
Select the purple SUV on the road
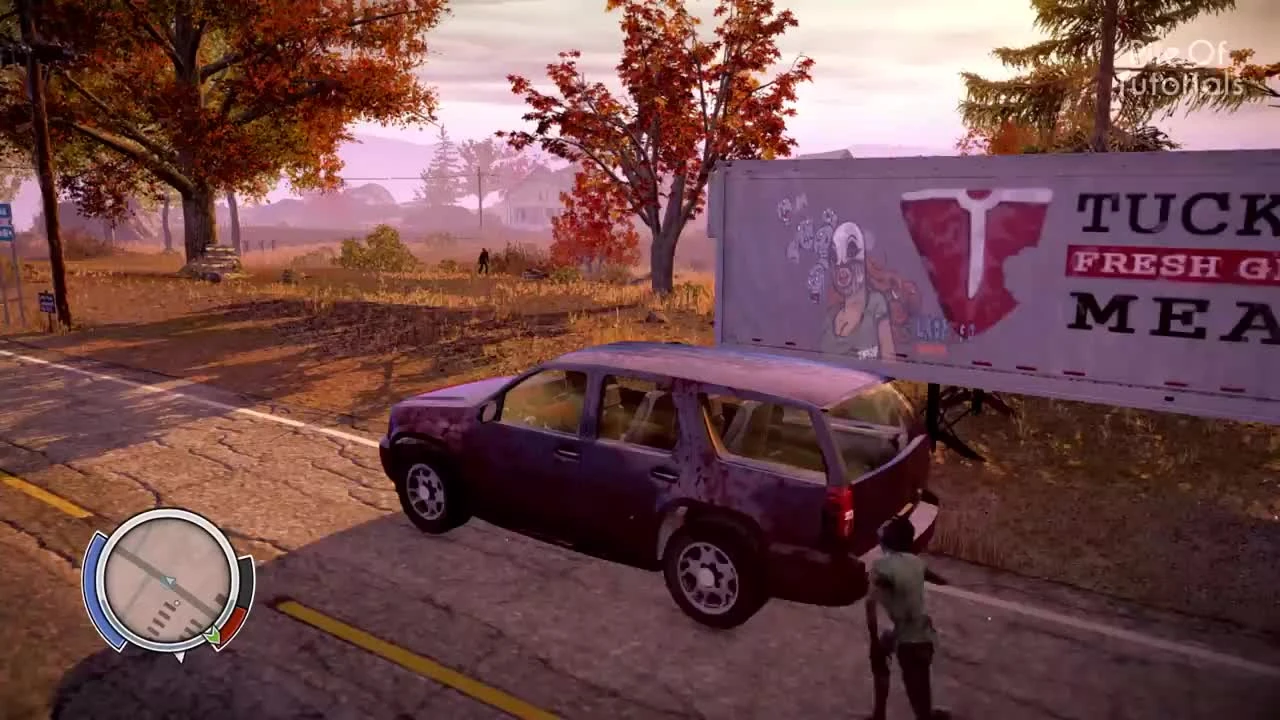[x=650, y=470]
